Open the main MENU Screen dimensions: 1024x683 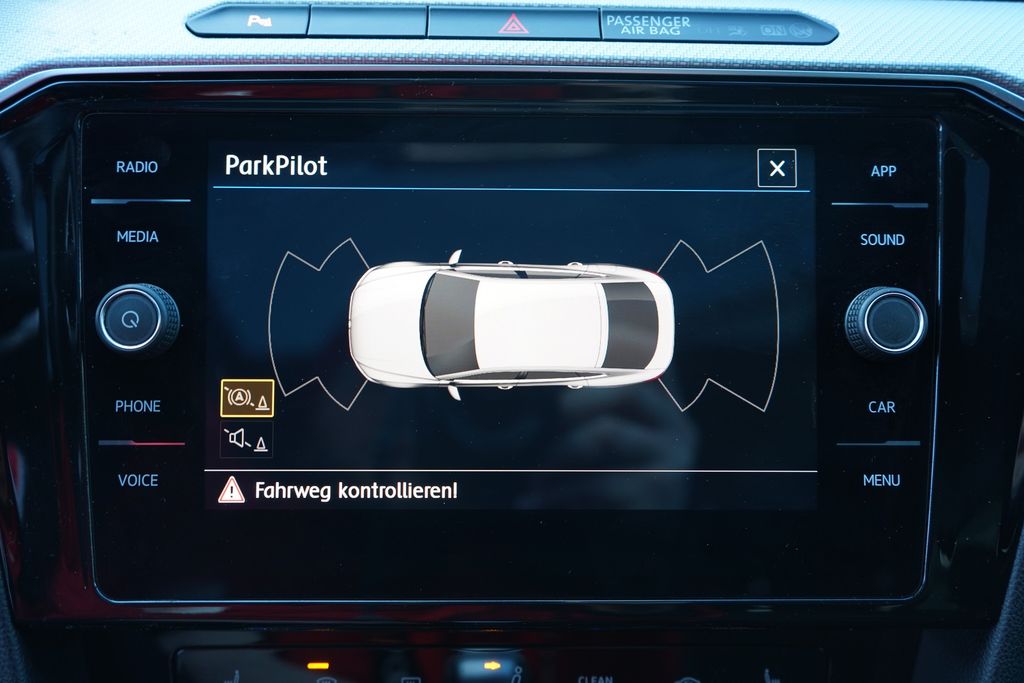(x=881, y=480)
